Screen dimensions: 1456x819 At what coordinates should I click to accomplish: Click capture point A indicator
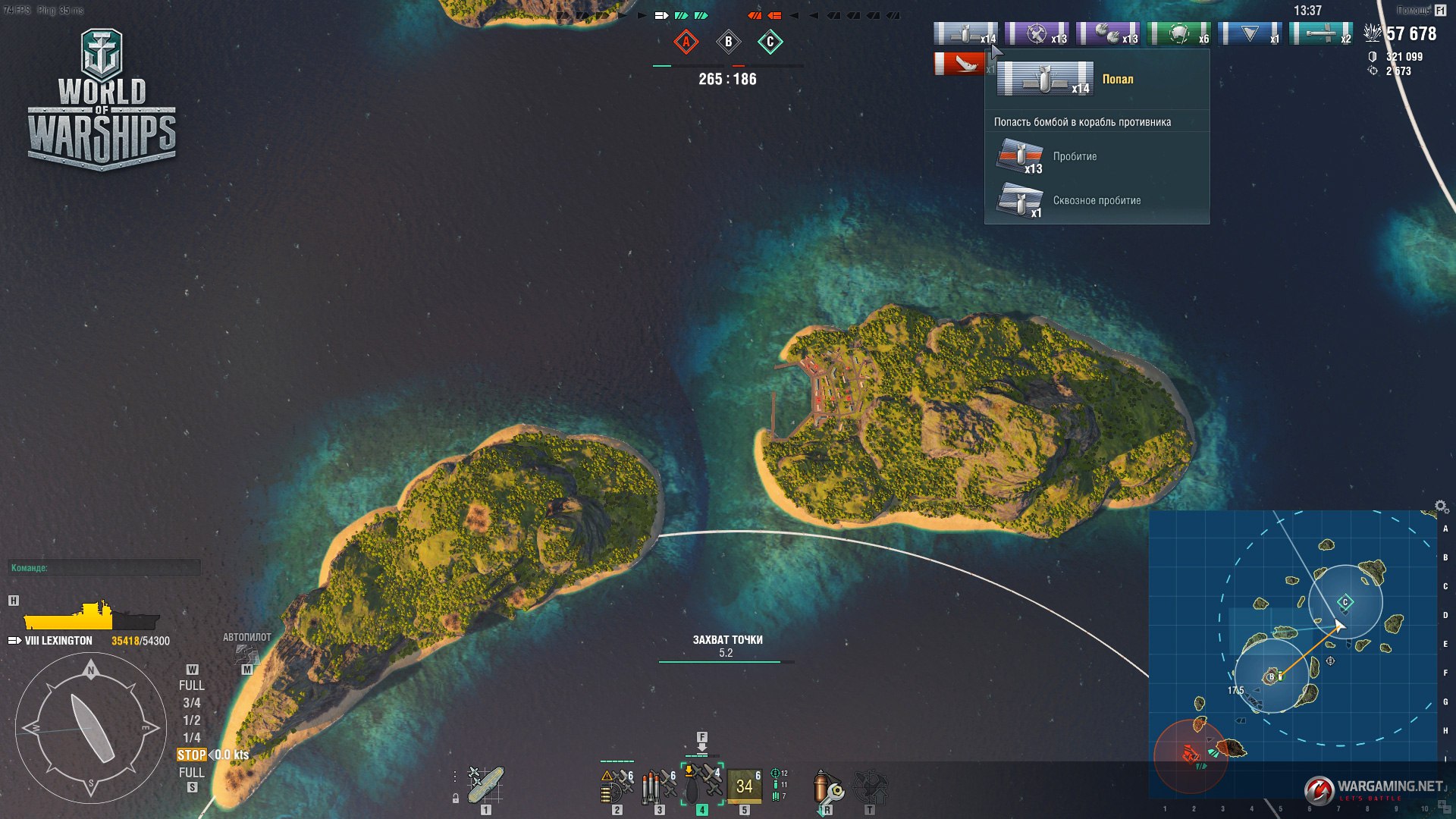686,42
